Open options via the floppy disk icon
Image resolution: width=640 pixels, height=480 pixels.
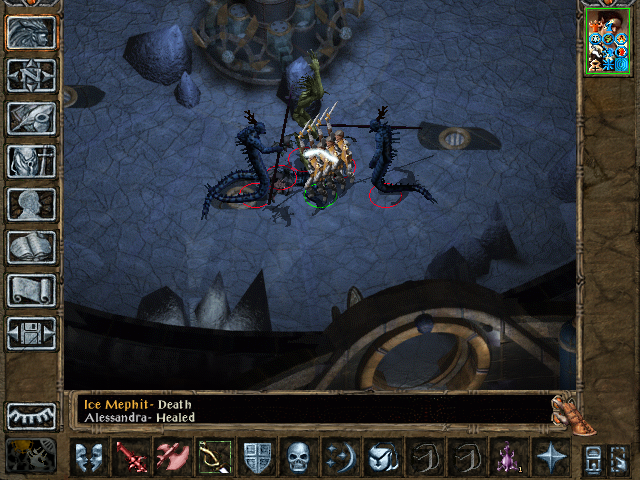pyautogui.click(x=31, y=333)
